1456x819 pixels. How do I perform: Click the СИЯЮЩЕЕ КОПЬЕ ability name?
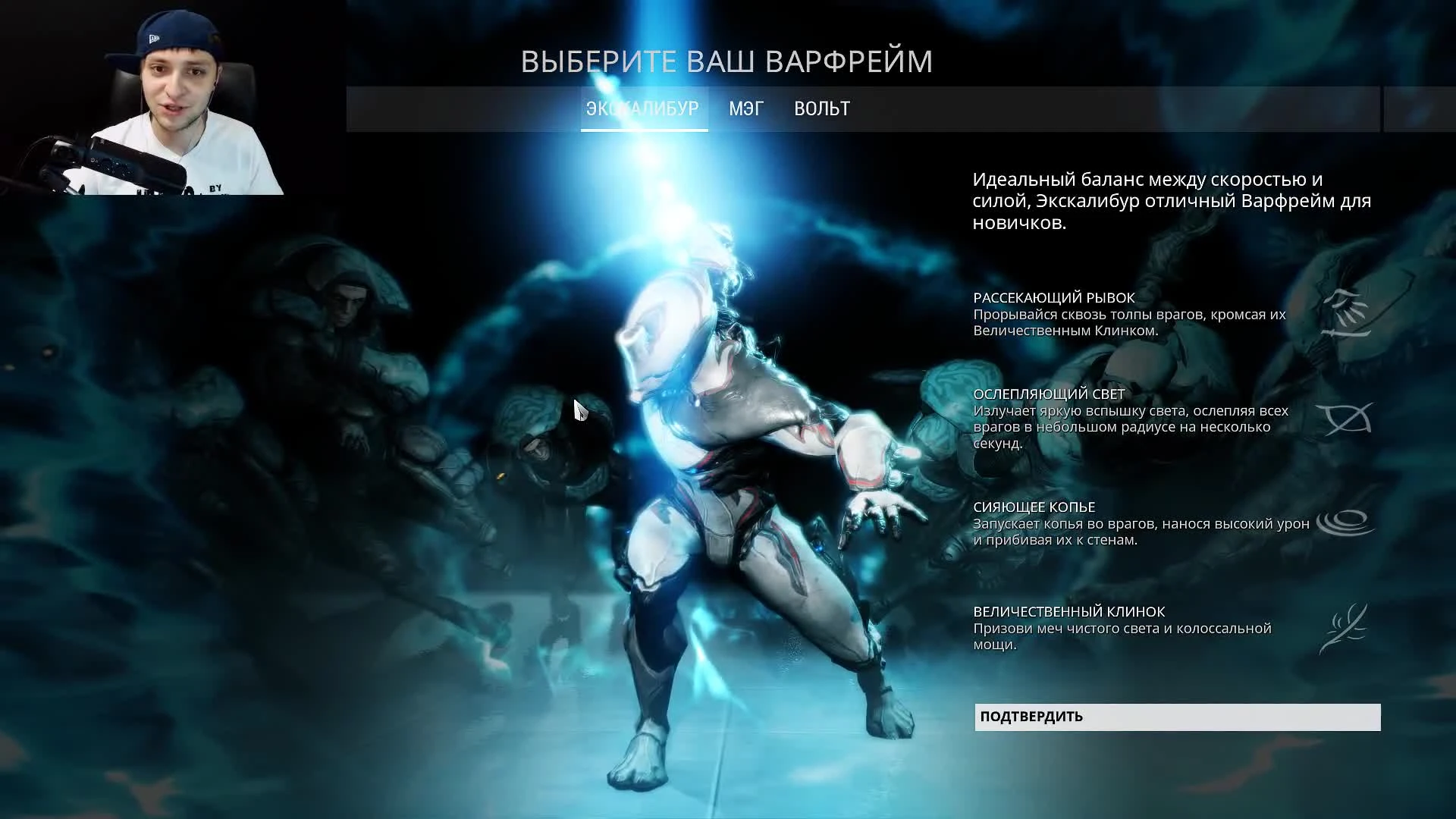pos(1035,507)
